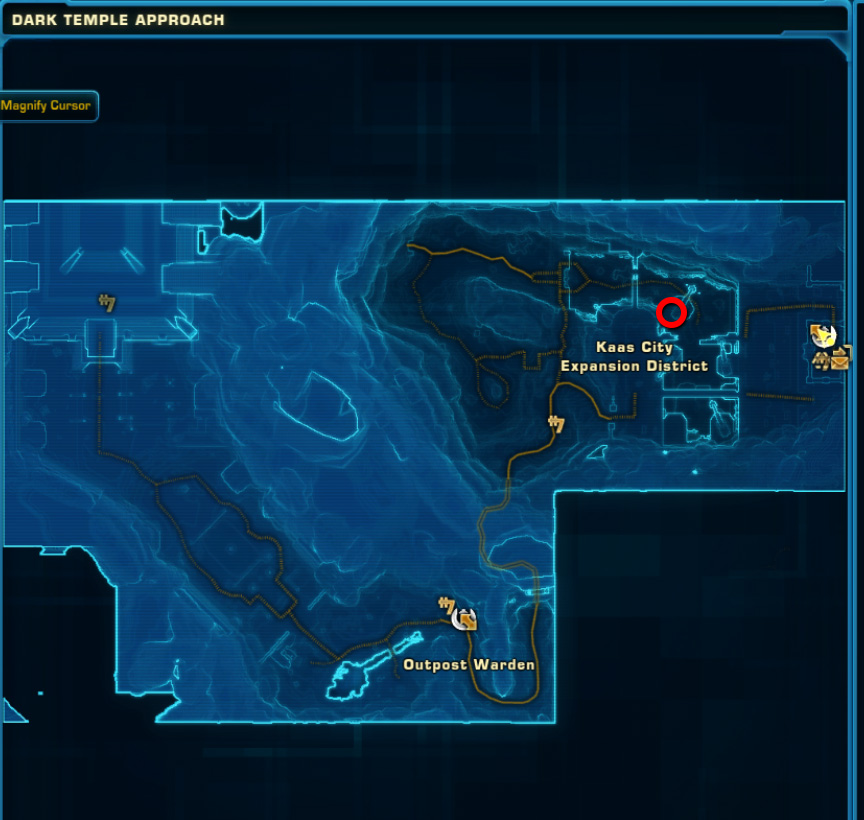Choose the mailbox marker on the map
This screenshot has height=820, width=864.
840,360
